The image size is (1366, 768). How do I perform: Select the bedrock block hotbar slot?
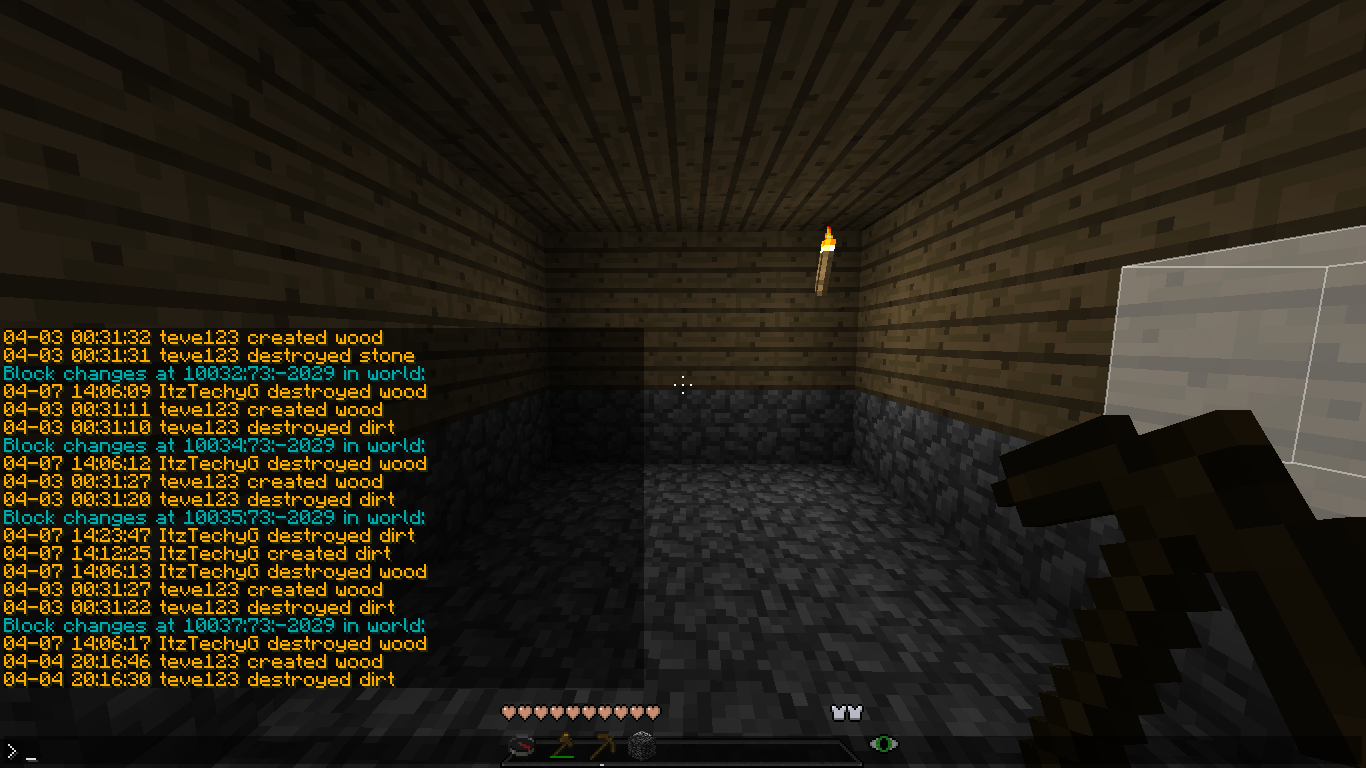641,746
